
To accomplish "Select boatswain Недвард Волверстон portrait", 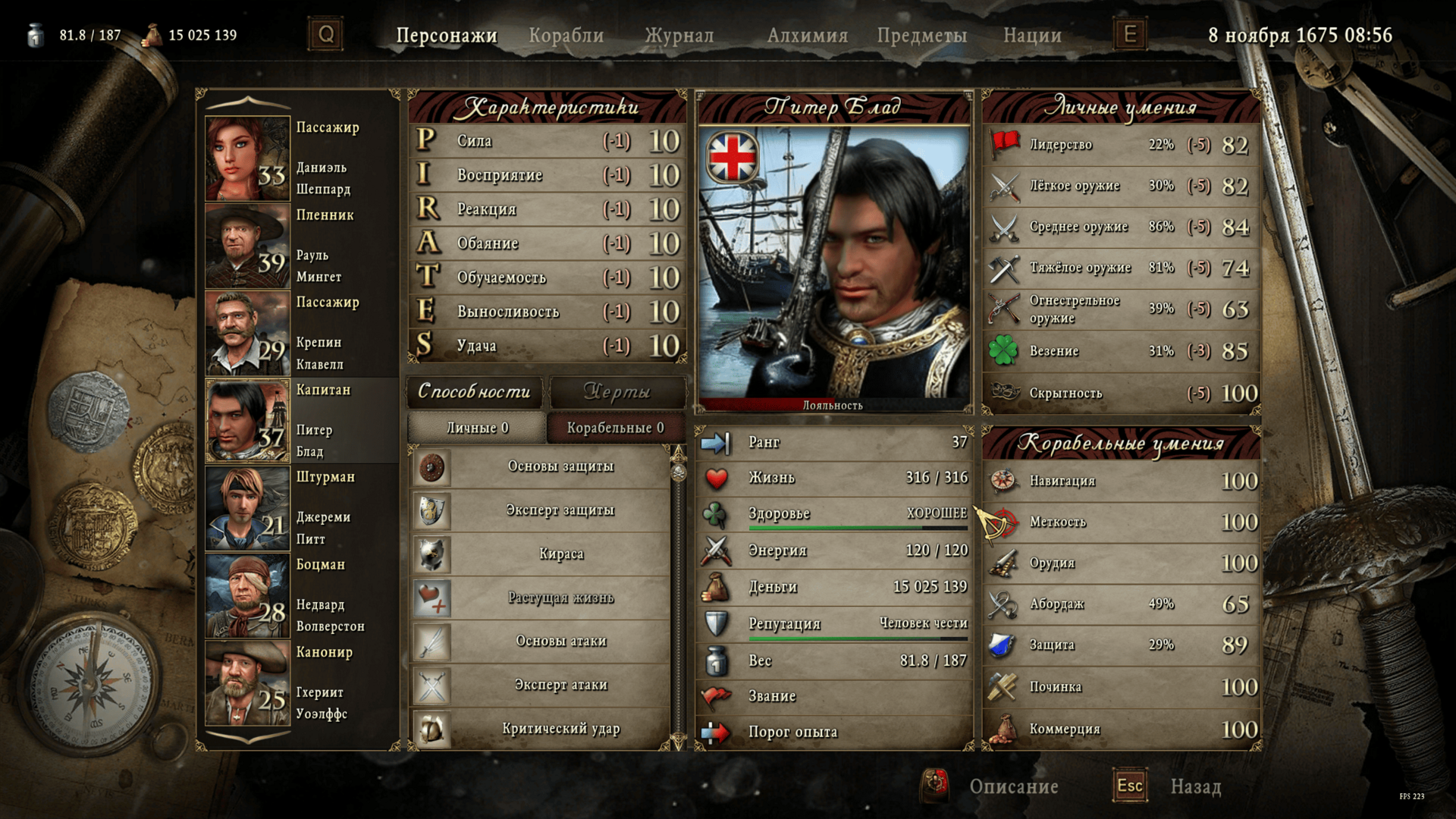I will (247, 595).
